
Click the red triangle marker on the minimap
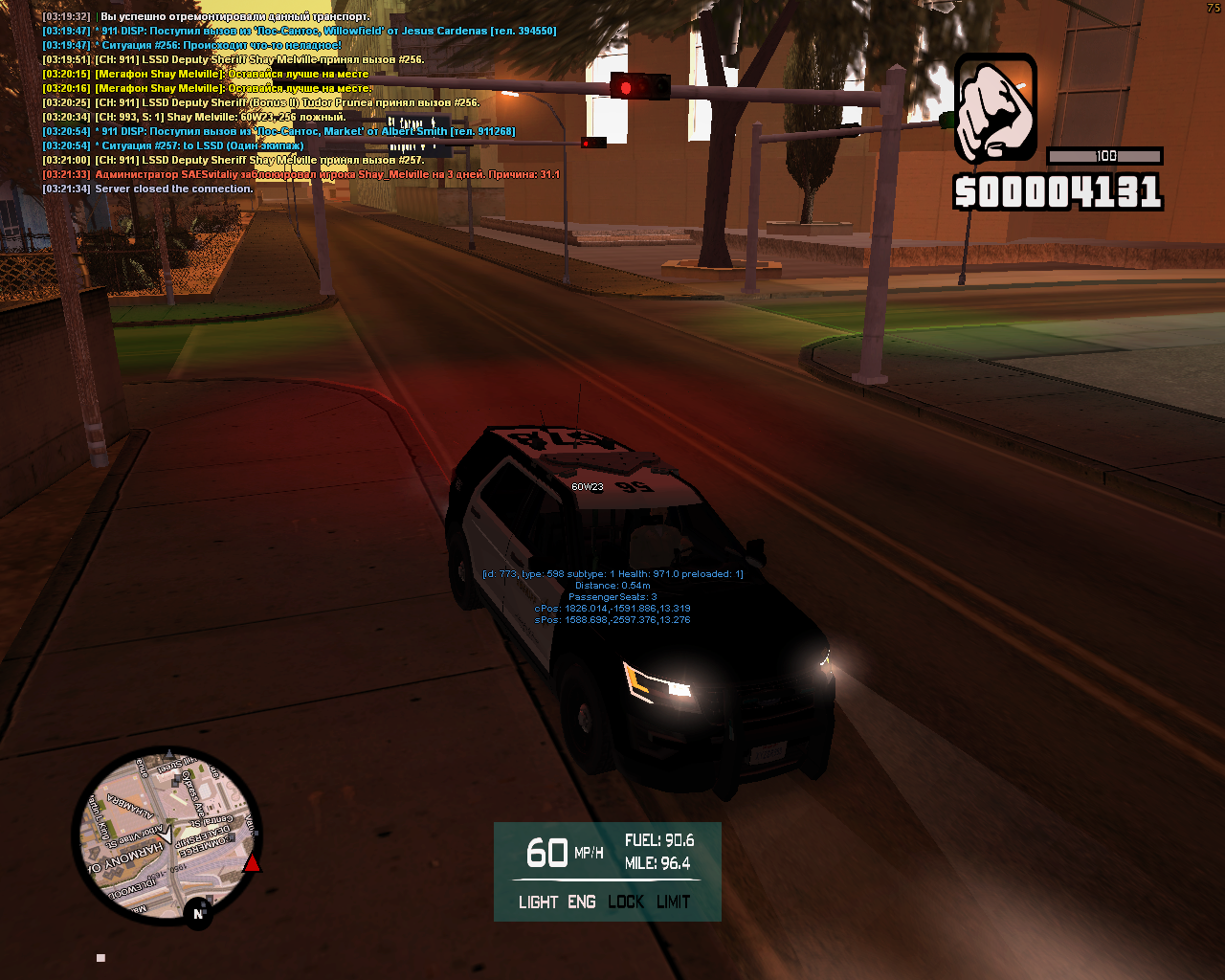[x=252, y=864]
